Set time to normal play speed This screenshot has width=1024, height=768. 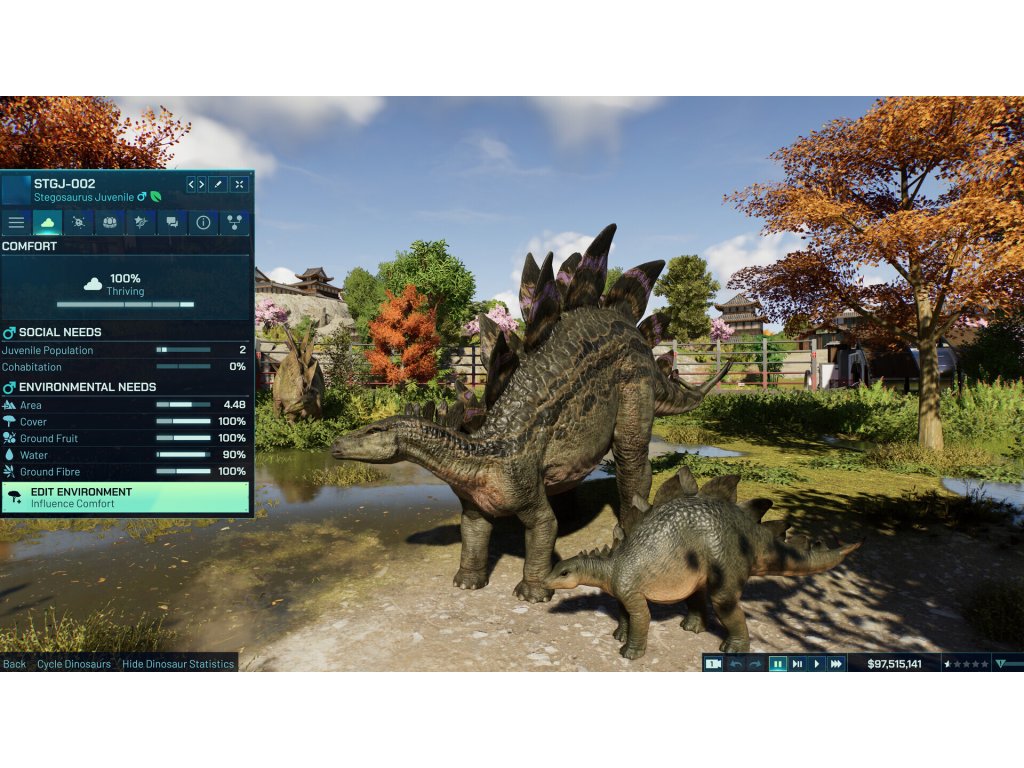[817, 664]
